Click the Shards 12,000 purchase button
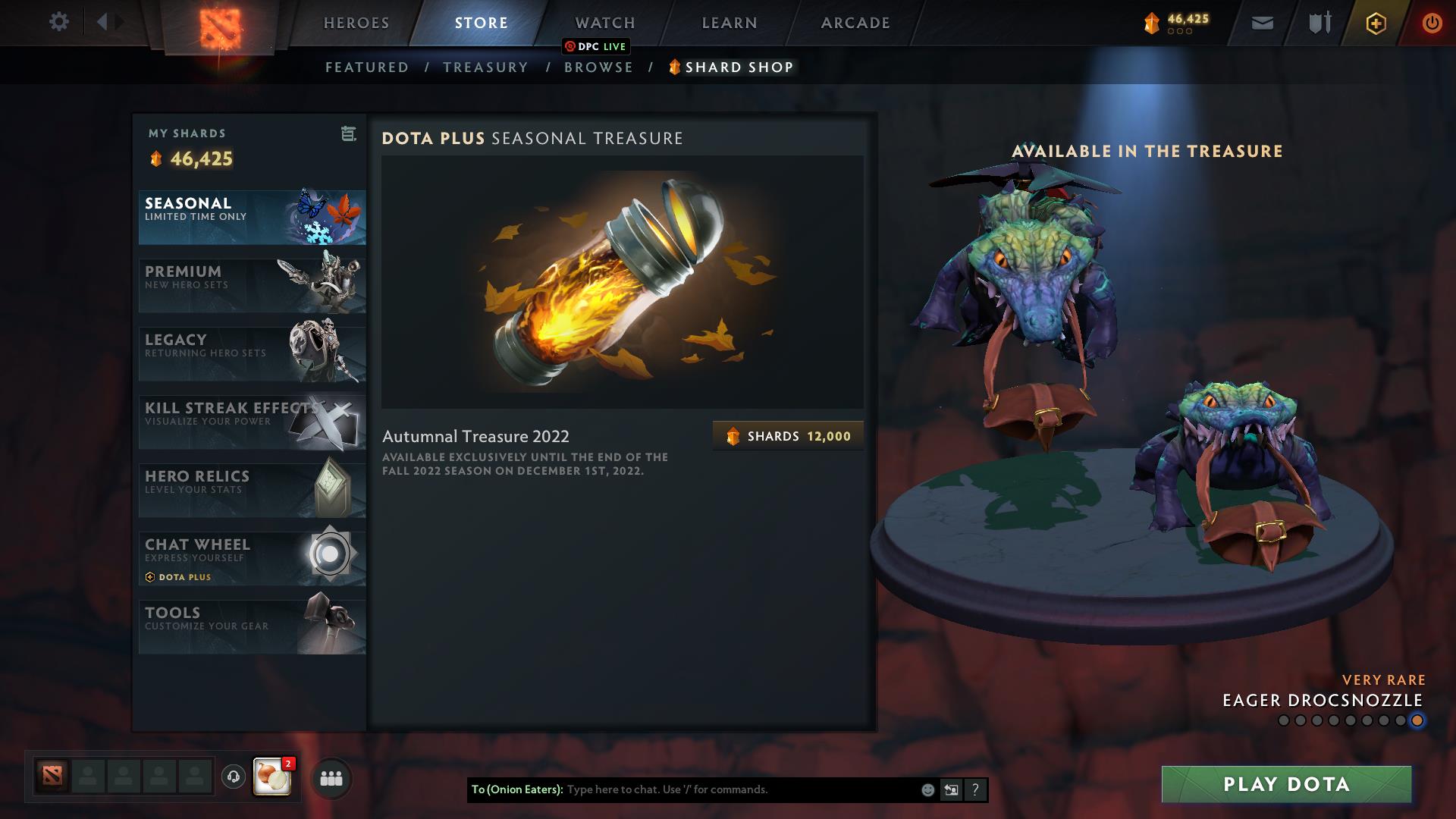This screenshot has width=1456, height=819. point(787,435)
